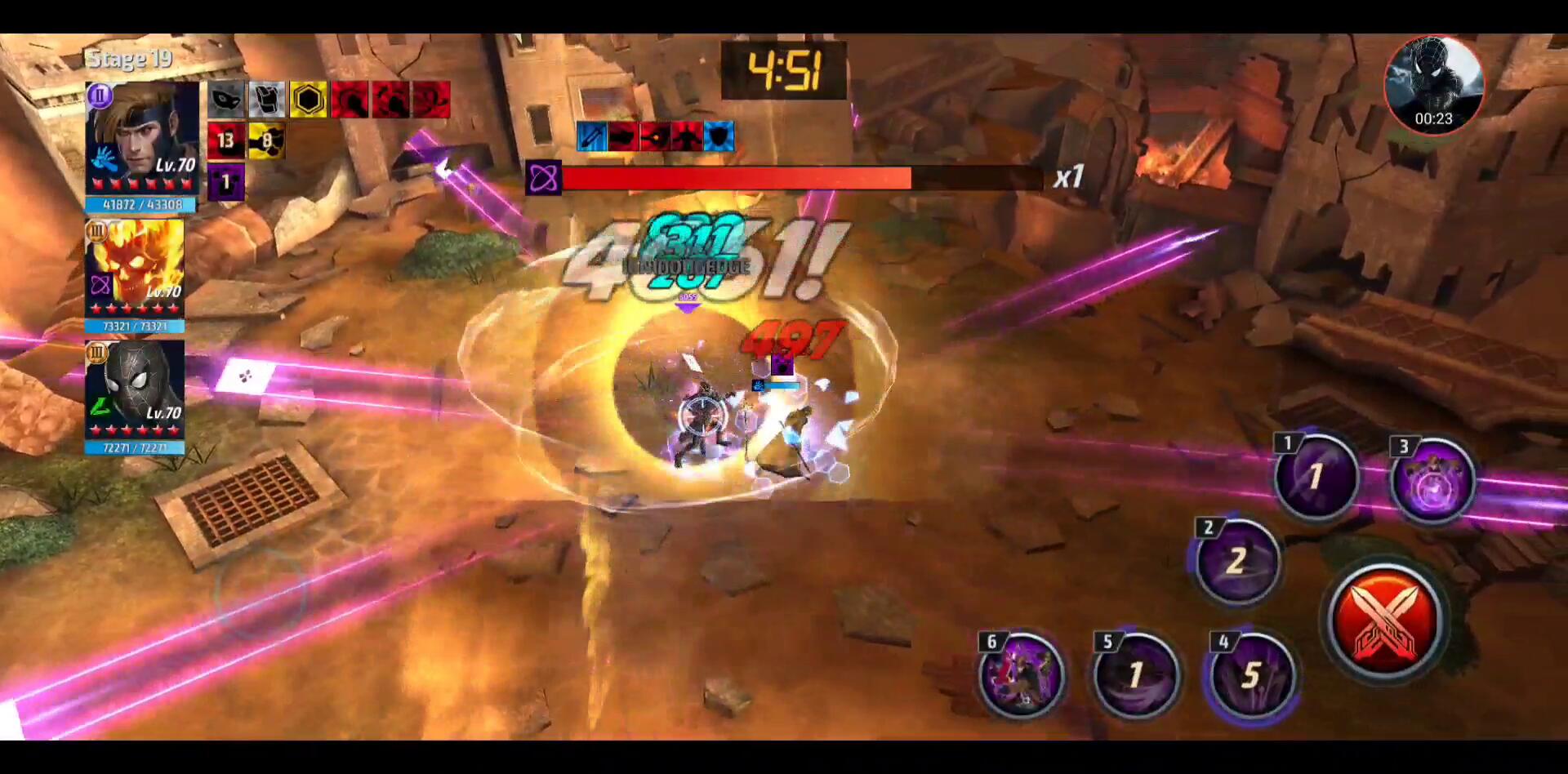This screenshot has width=1568, height=774.
Task: Swap to the flaming skull teammate
Action: 135,268
